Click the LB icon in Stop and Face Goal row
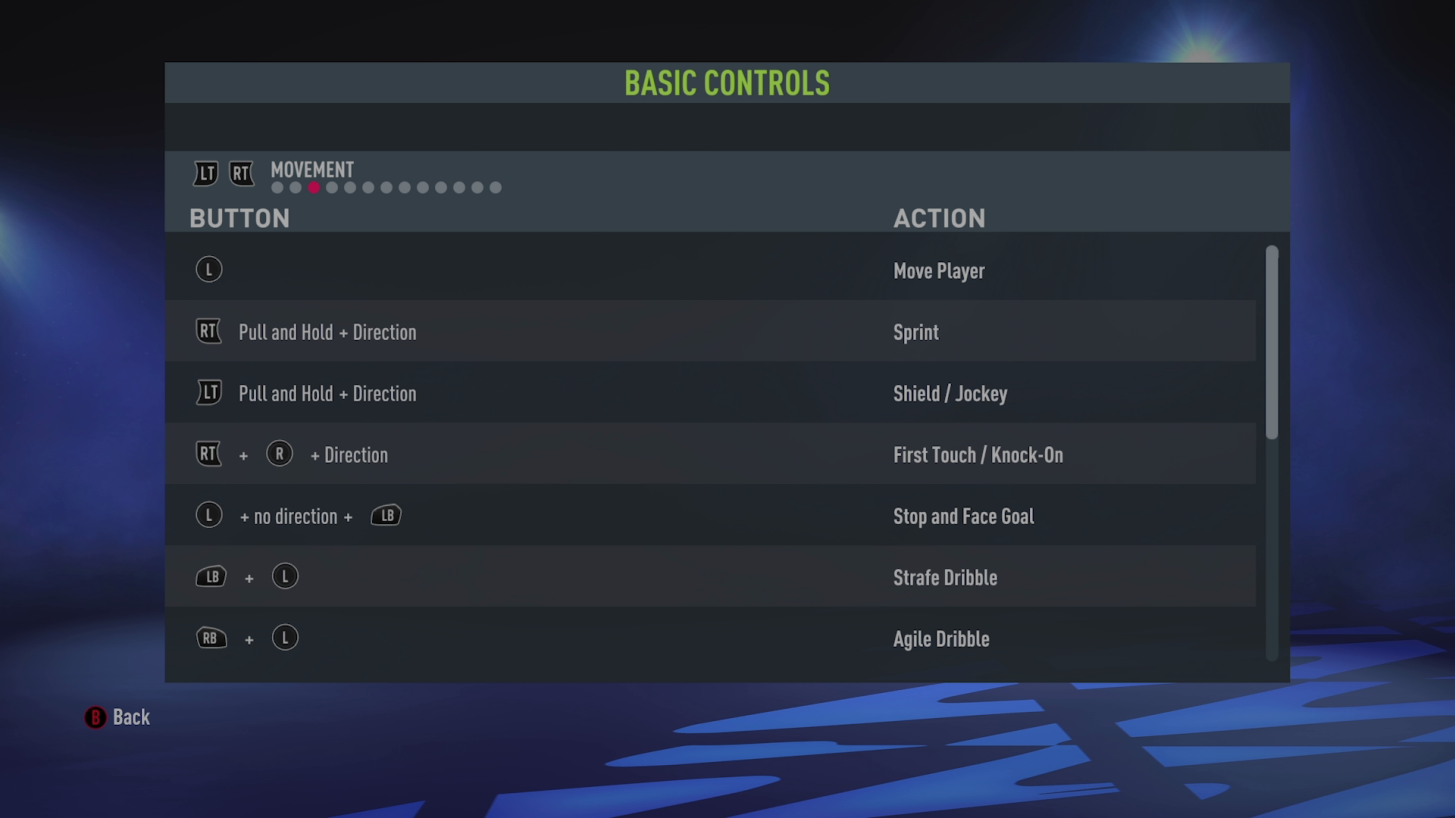 tap(386, 515)
